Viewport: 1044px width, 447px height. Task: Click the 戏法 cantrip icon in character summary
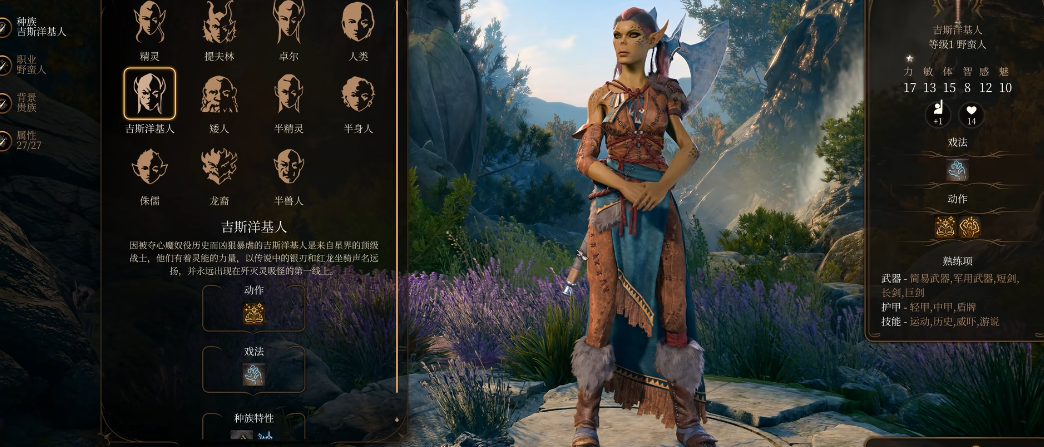click(957, 170)
